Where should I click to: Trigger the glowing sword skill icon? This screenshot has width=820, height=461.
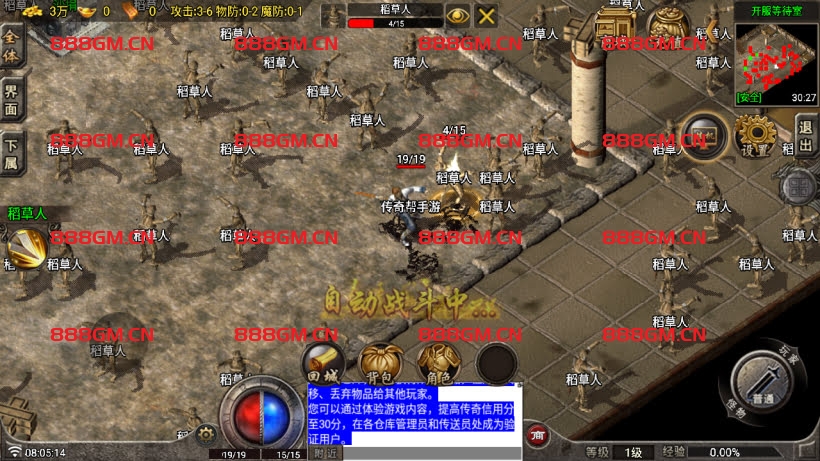[24, 247]
